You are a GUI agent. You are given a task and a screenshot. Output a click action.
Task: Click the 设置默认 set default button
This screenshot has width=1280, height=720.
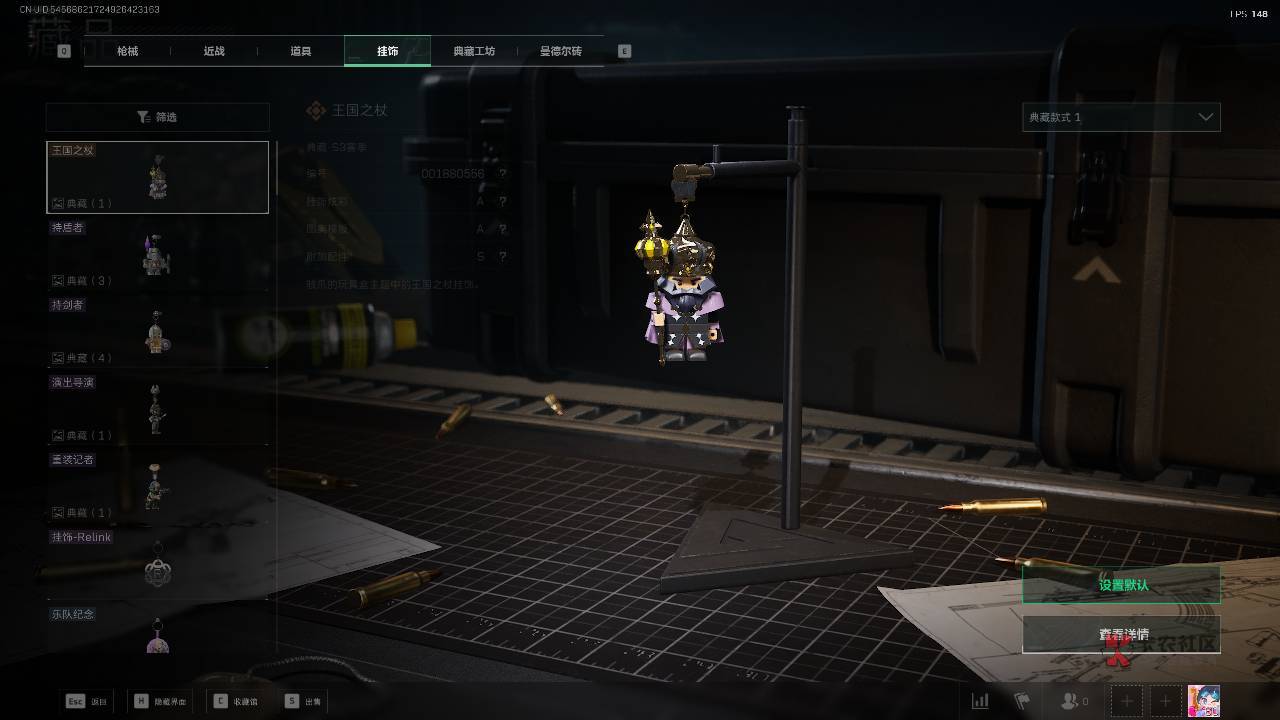1121,585
